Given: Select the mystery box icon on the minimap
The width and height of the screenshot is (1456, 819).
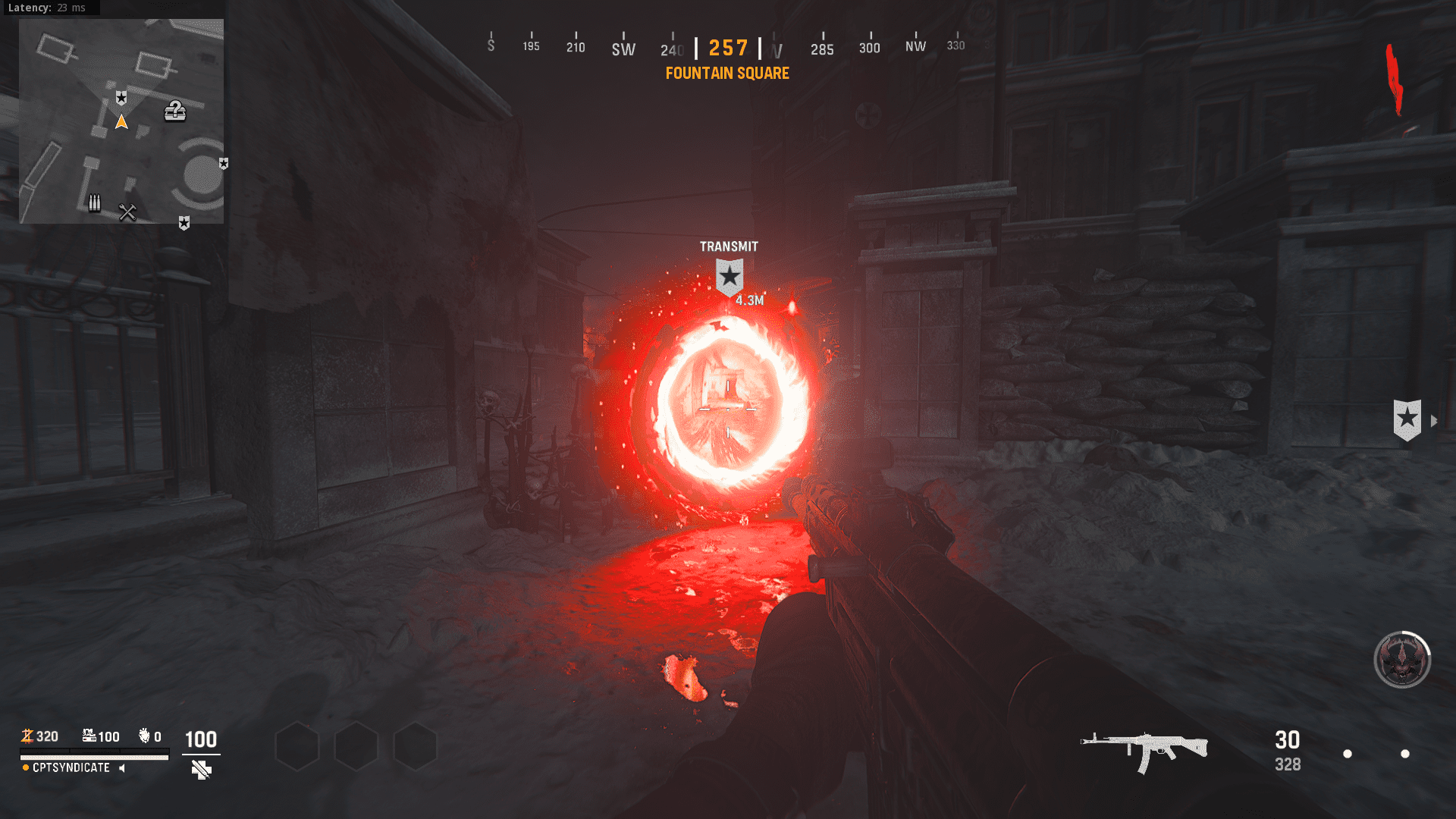Looking at the screenshot, I should [175, 112].
